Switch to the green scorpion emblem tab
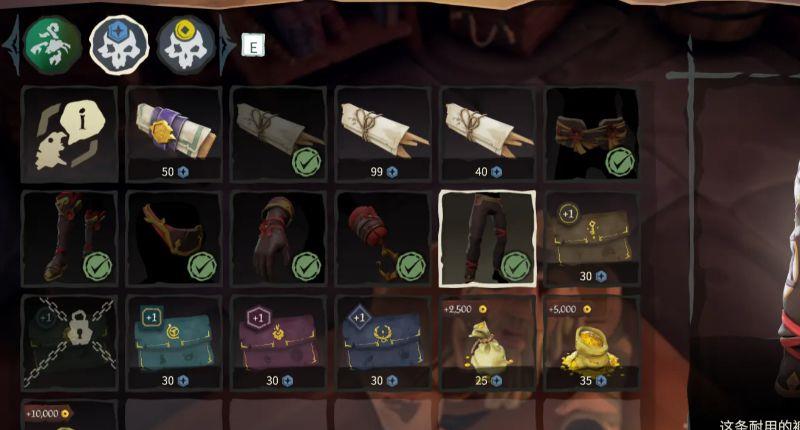 click(x=53, y=43)
